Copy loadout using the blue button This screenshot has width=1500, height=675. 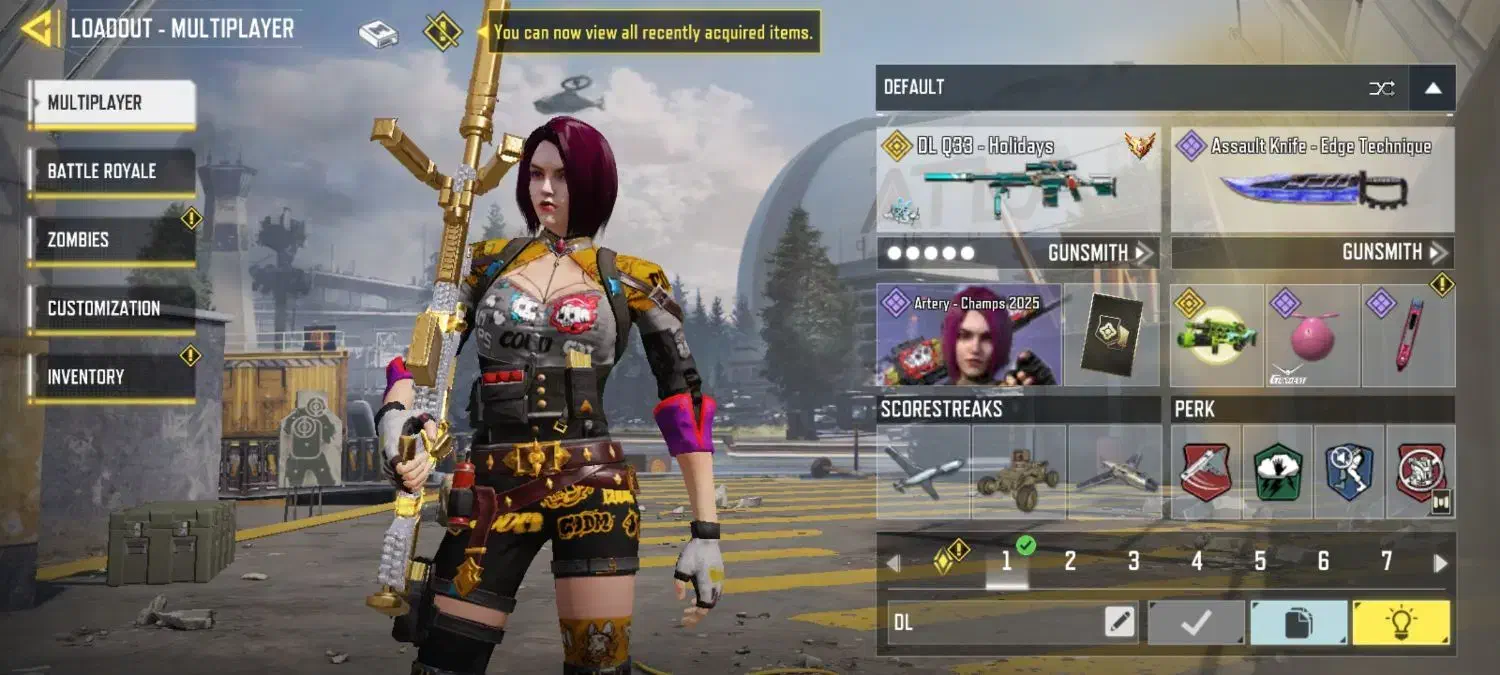[1298, 623]
